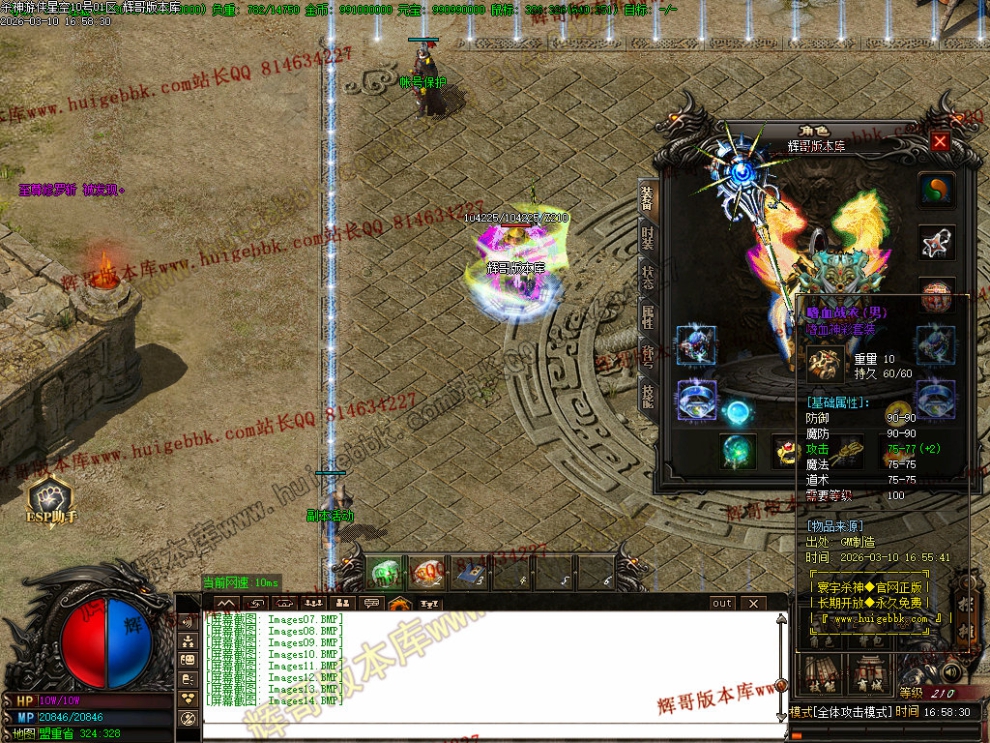Select the glowing blue orb slot
Screen dimensions: 990x743
(x=739, y=412)
